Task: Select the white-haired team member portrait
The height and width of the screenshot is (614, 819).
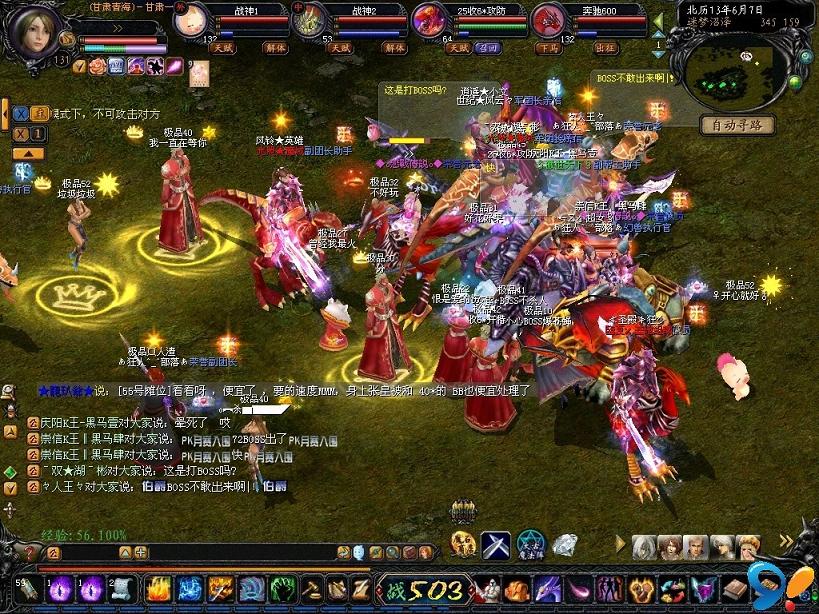Action: (645, 546)
